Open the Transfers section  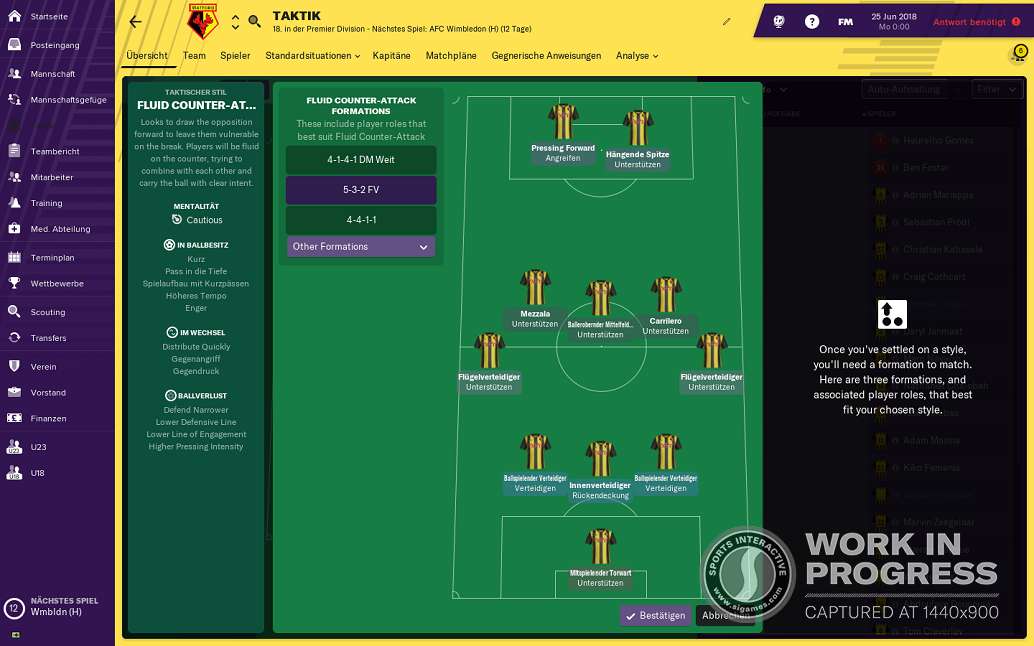tap(48, 338)
